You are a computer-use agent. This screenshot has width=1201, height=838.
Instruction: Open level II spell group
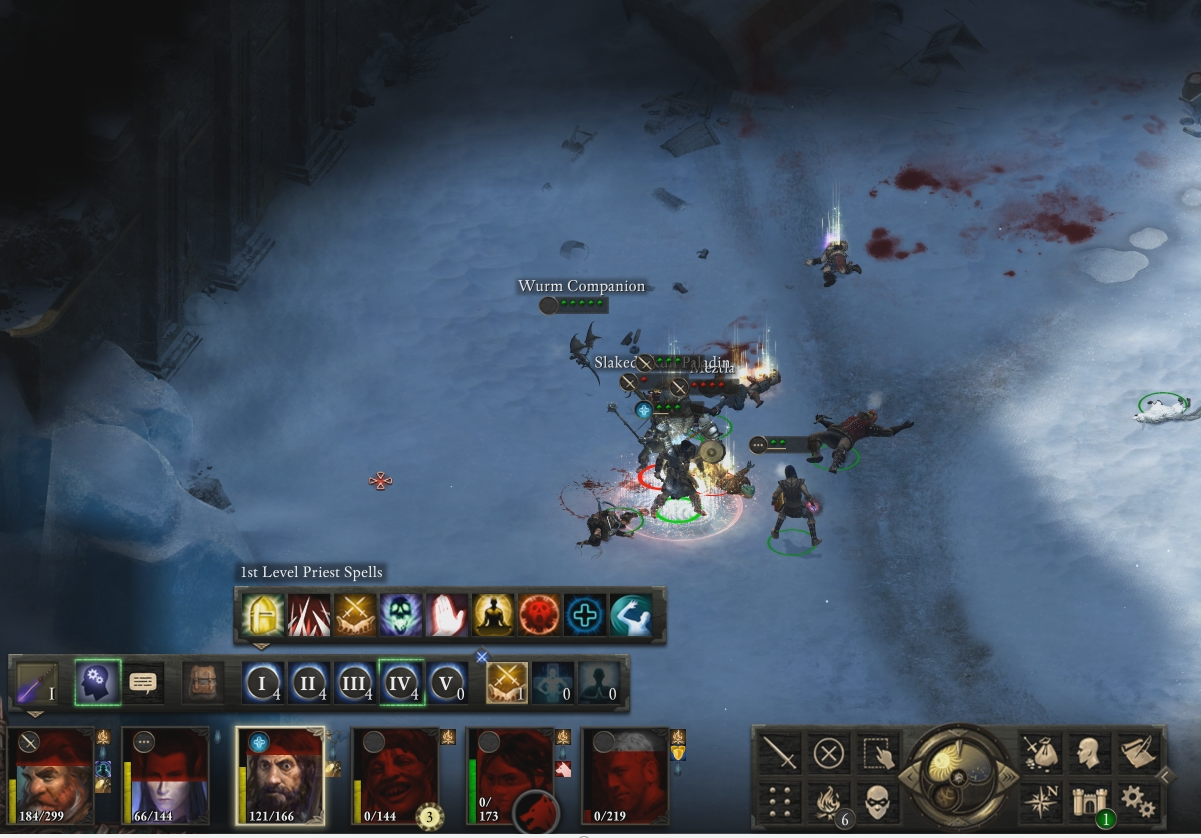pyautogui.click(x=309, y=683)
